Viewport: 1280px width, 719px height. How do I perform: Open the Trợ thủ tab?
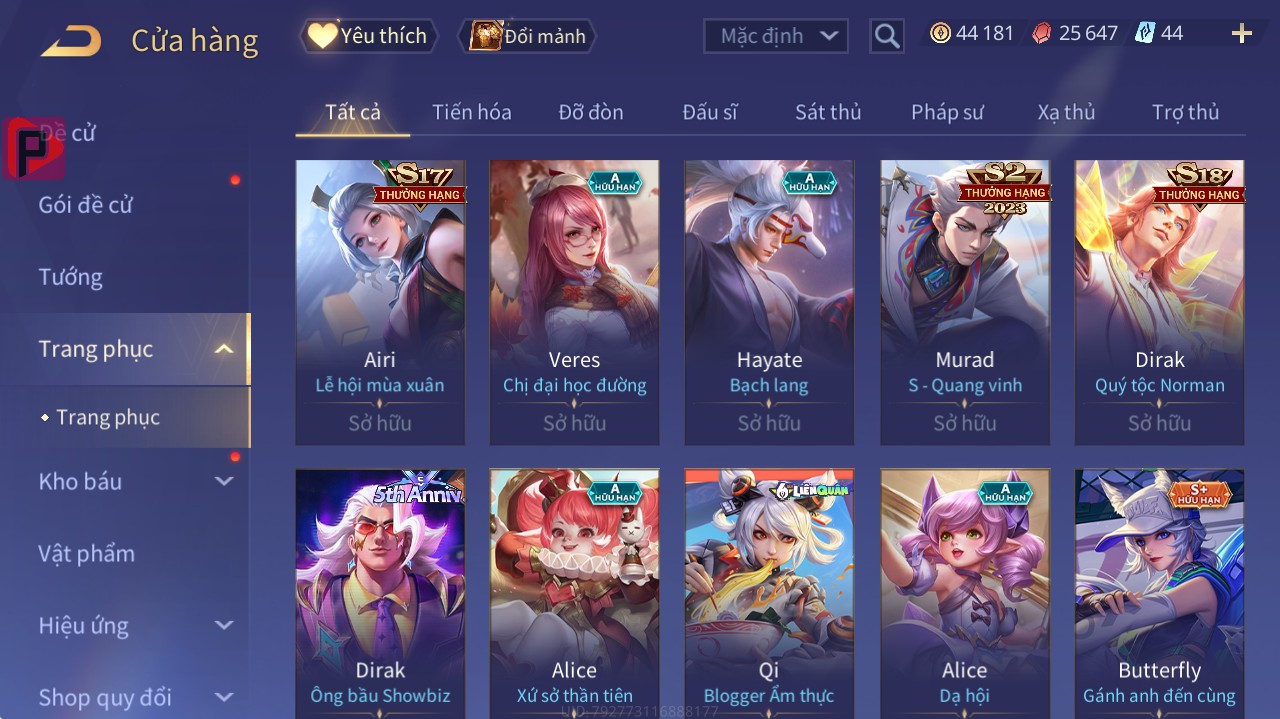click(1185, 112)
